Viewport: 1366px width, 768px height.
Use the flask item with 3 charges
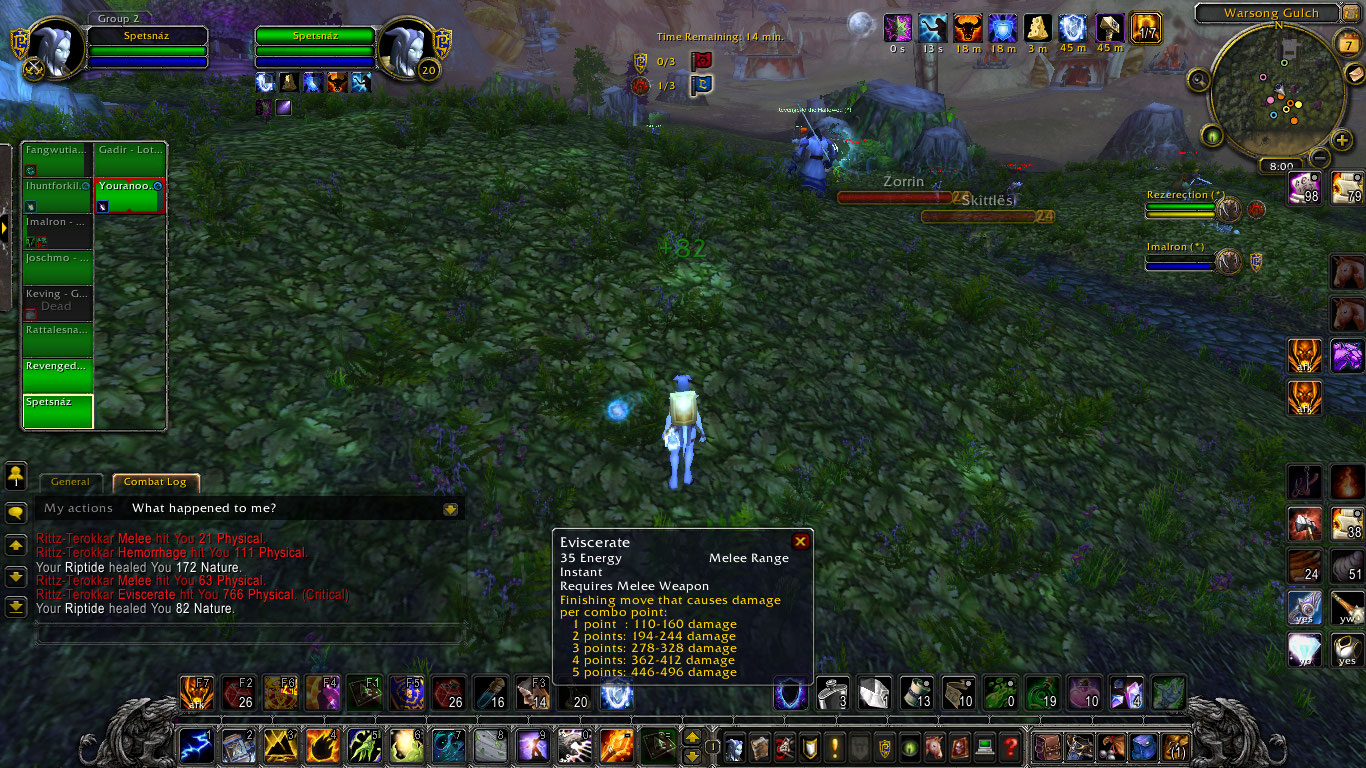833,693
